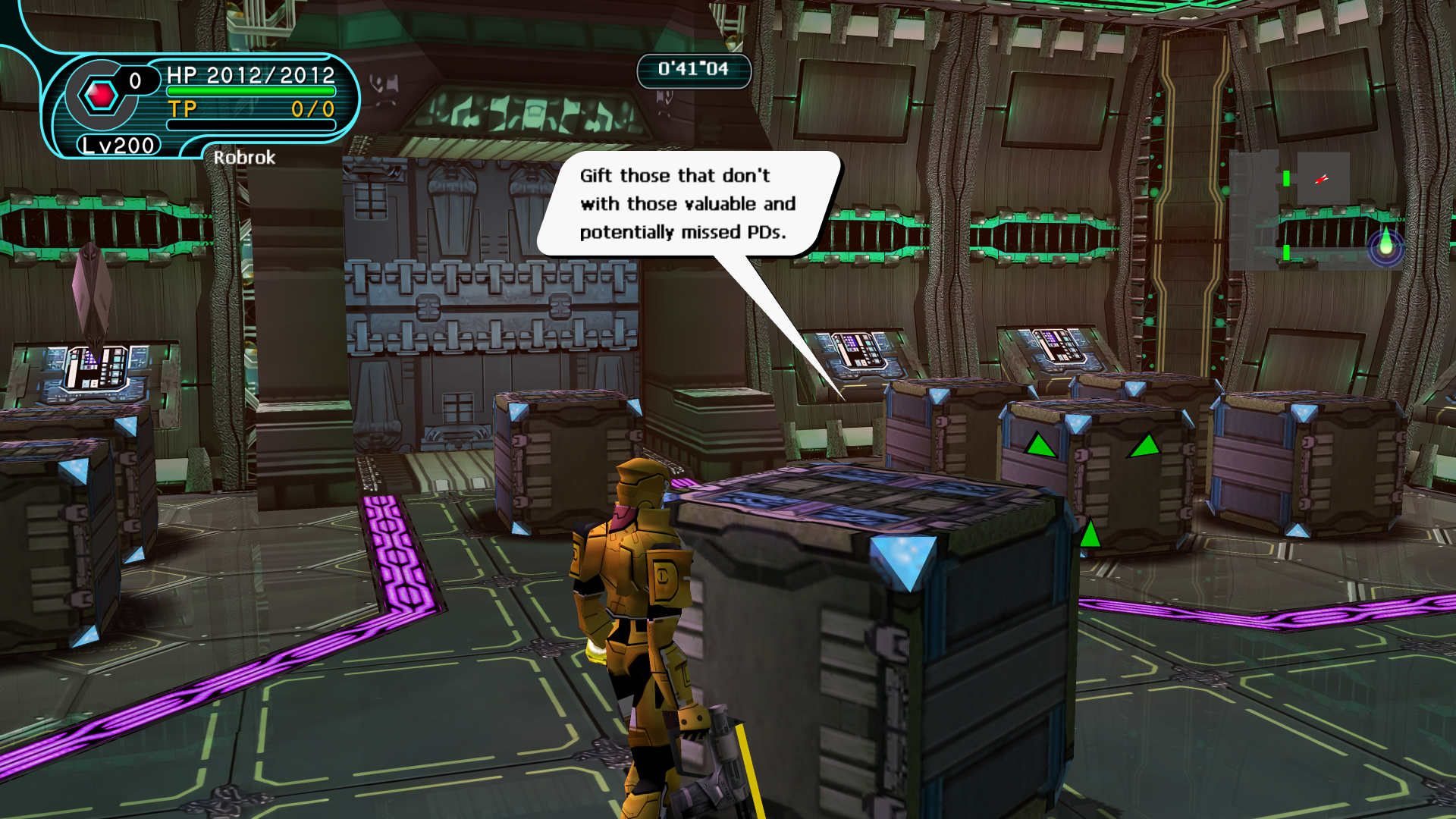Select the red hexagon section ID icon
Screen dimensions: 1456x819
pos(100,96)
